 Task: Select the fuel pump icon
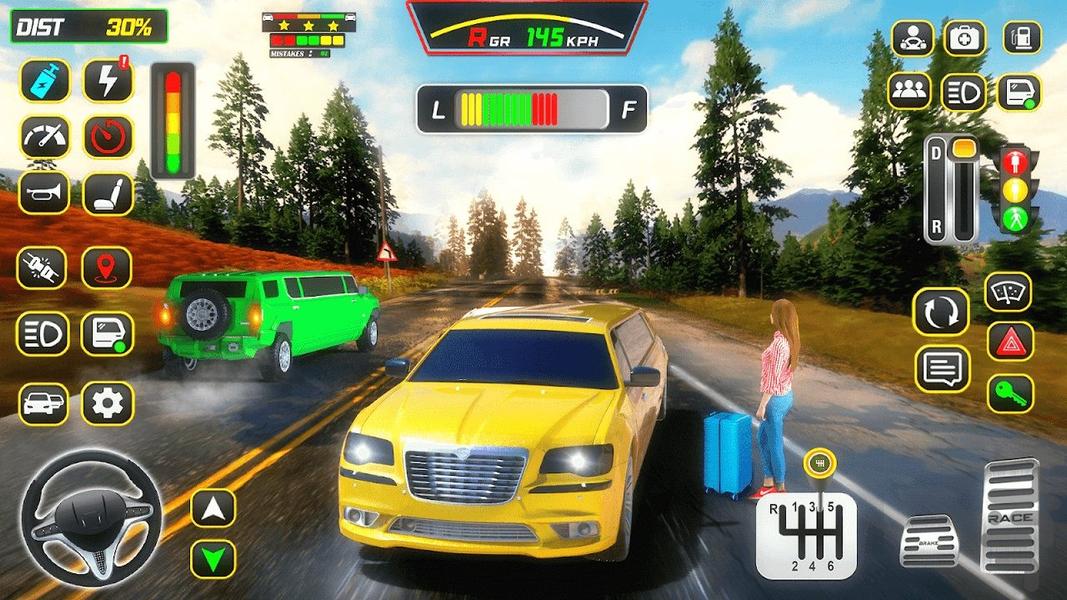(x=1022, y=38)
